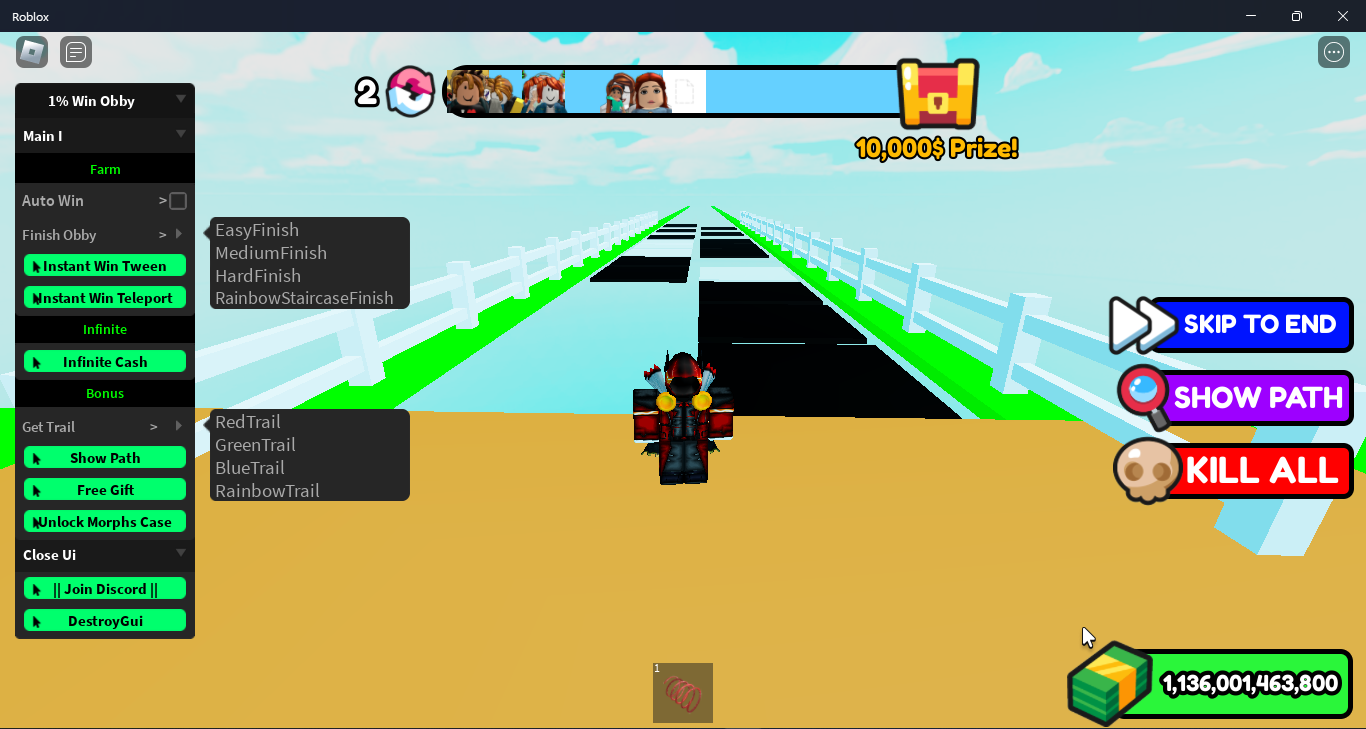
Task: Click the || Join Discord || button
Action: click(104, 588)
